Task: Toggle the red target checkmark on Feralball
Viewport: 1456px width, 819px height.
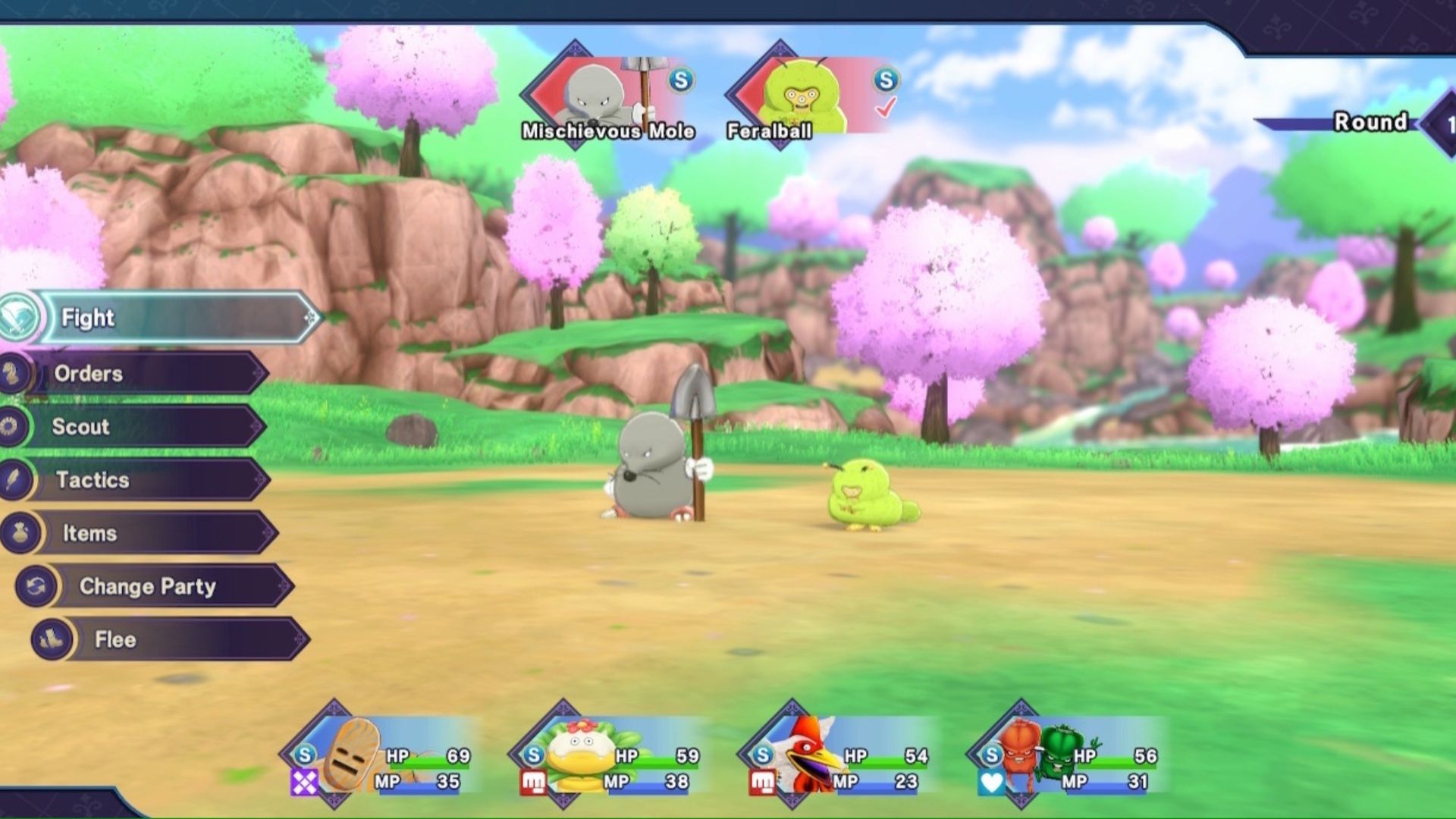Action: click(x=886, y=108)
